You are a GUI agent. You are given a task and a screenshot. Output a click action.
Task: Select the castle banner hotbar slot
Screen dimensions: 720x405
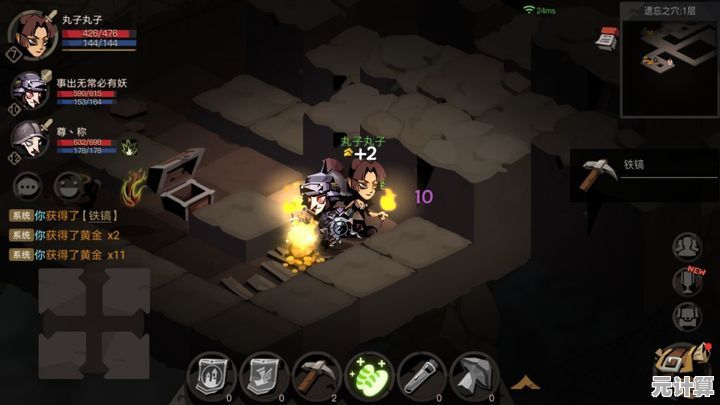[x=211, y=375]
